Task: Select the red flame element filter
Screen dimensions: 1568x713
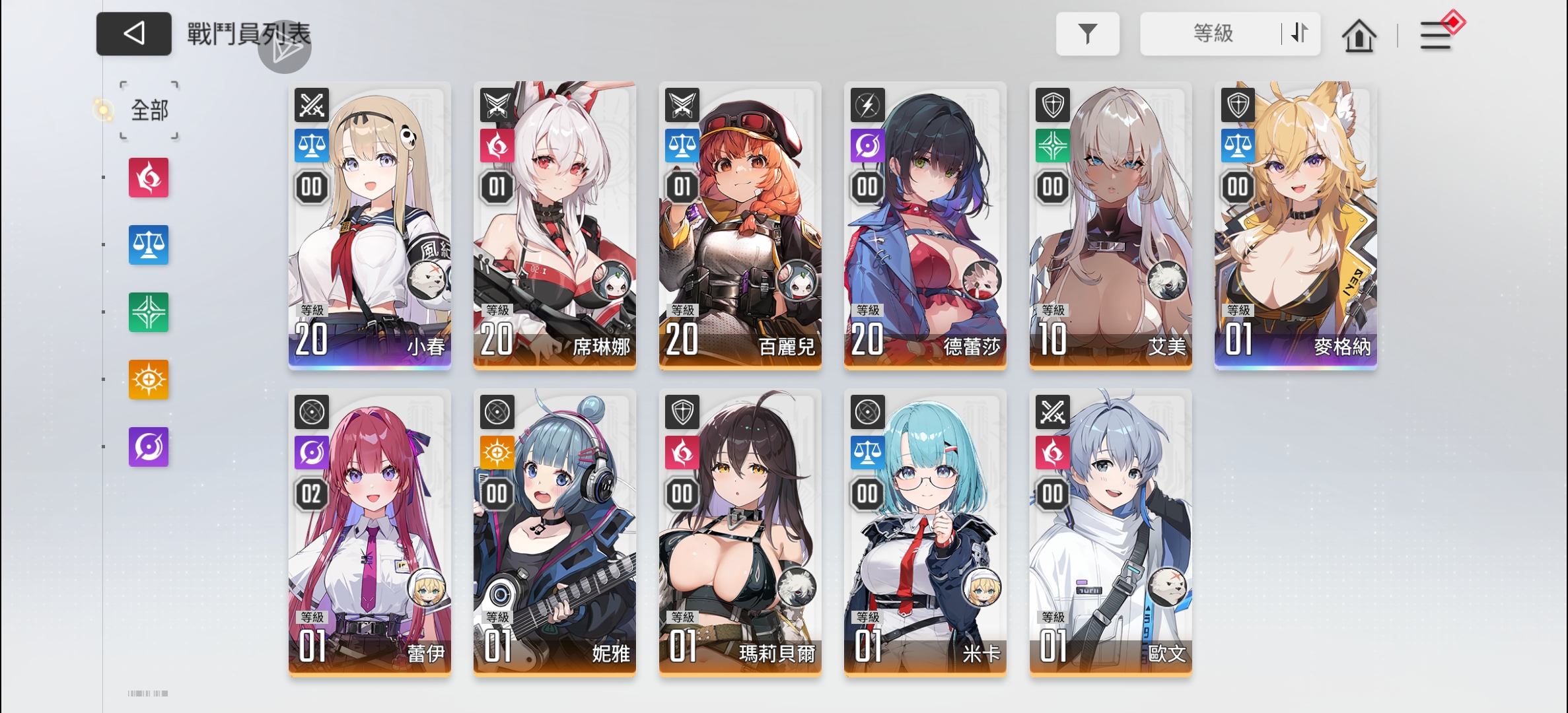Action: (x=148, y=177)
